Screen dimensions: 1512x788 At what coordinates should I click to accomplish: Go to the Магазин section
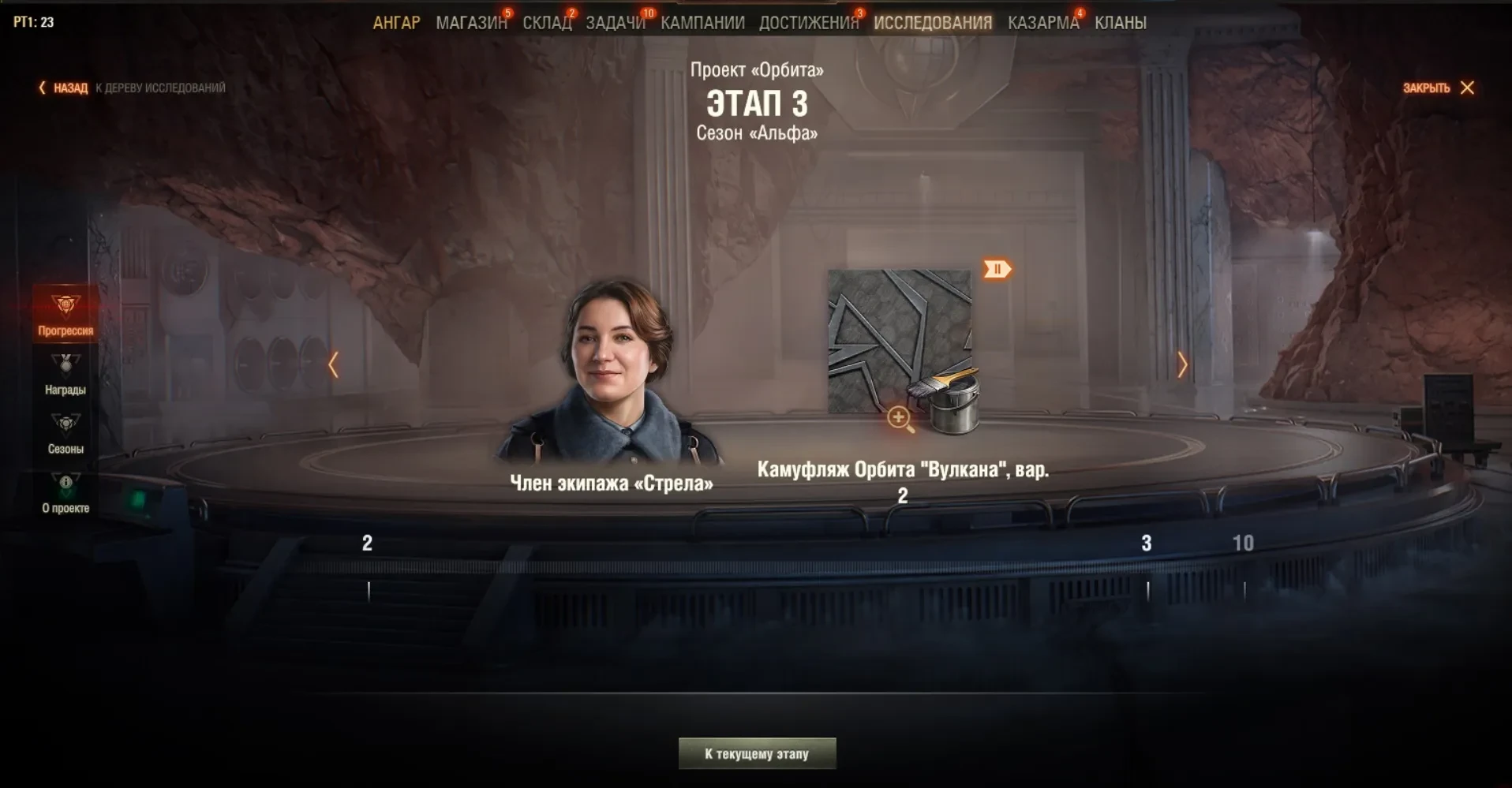471,23
